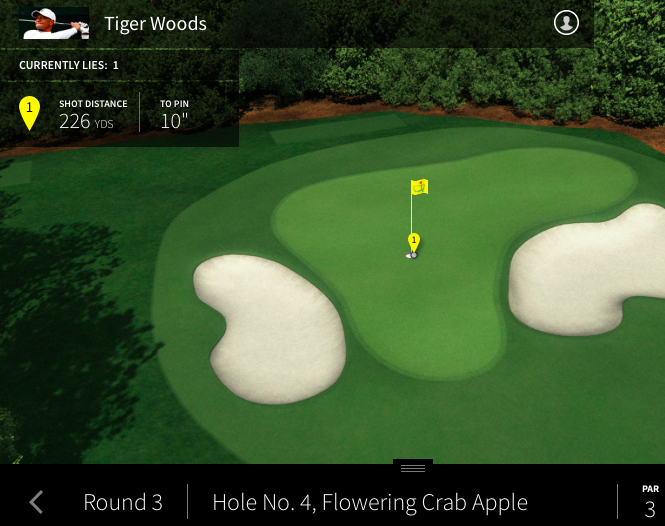
Task: Select Tiger Woods player thumbnail
Action: [54, 23]
